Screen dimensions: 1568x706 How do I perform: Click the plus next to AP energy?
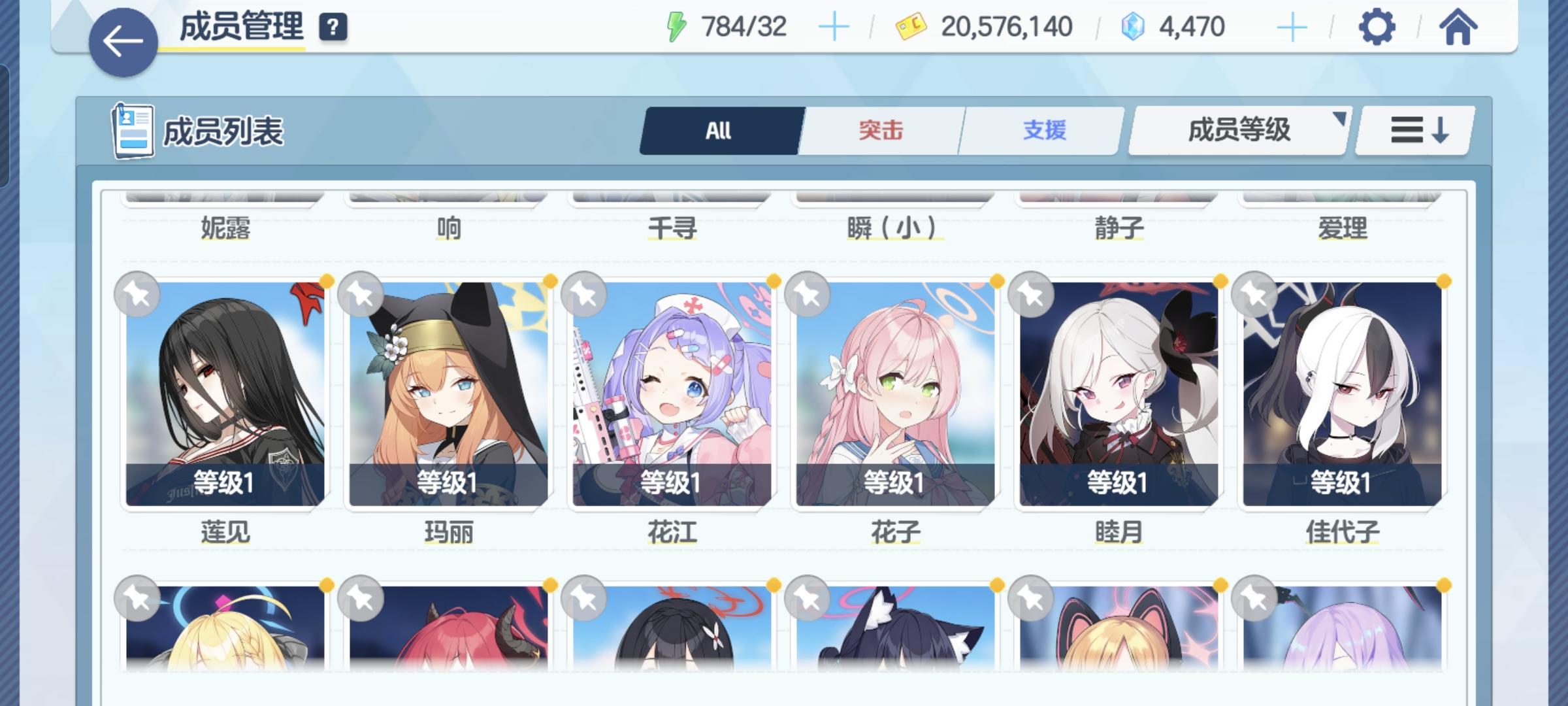pyautogui.click(x=833, y=27)
